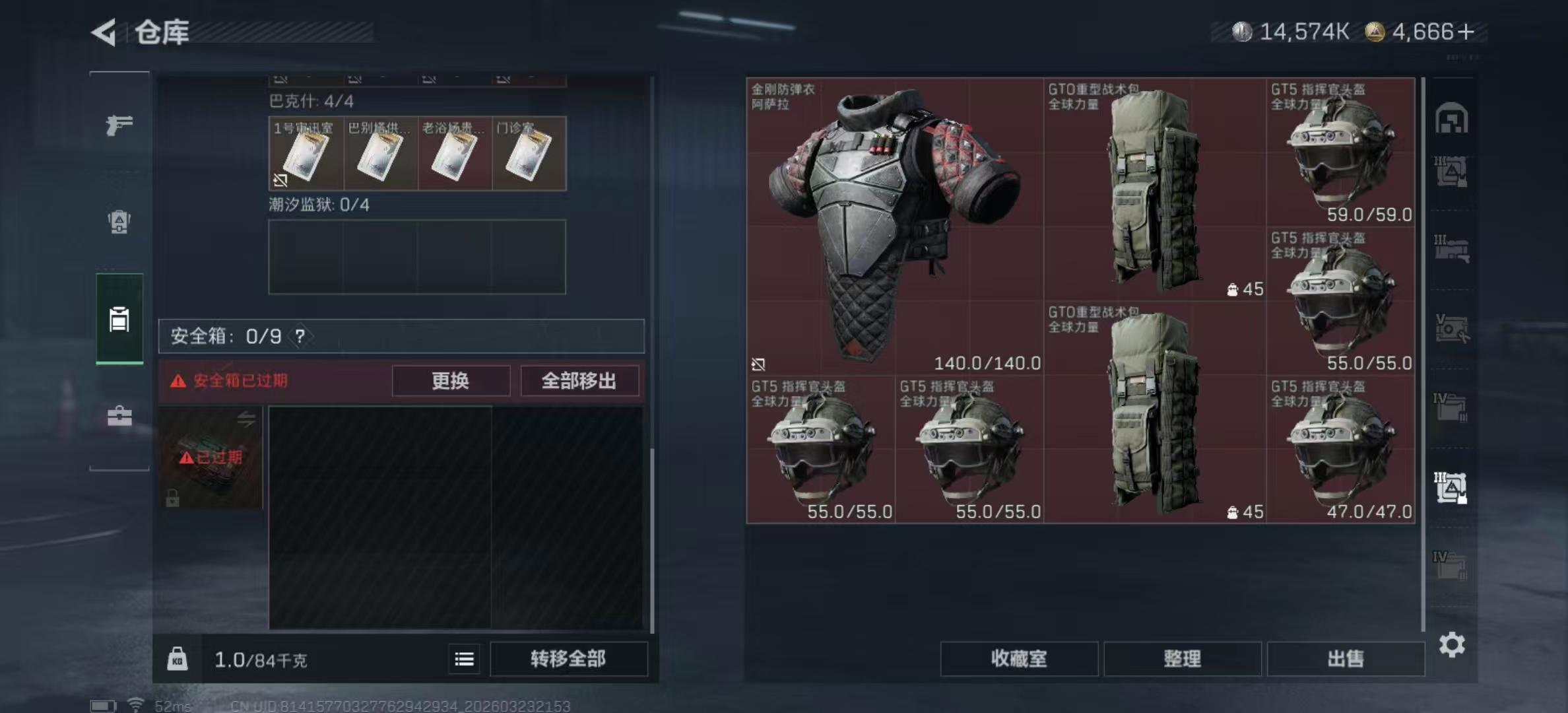Click the 转移全部 transfer all button
The width and height of the screenshot is (1568, 713).
[x=568, y=659]
